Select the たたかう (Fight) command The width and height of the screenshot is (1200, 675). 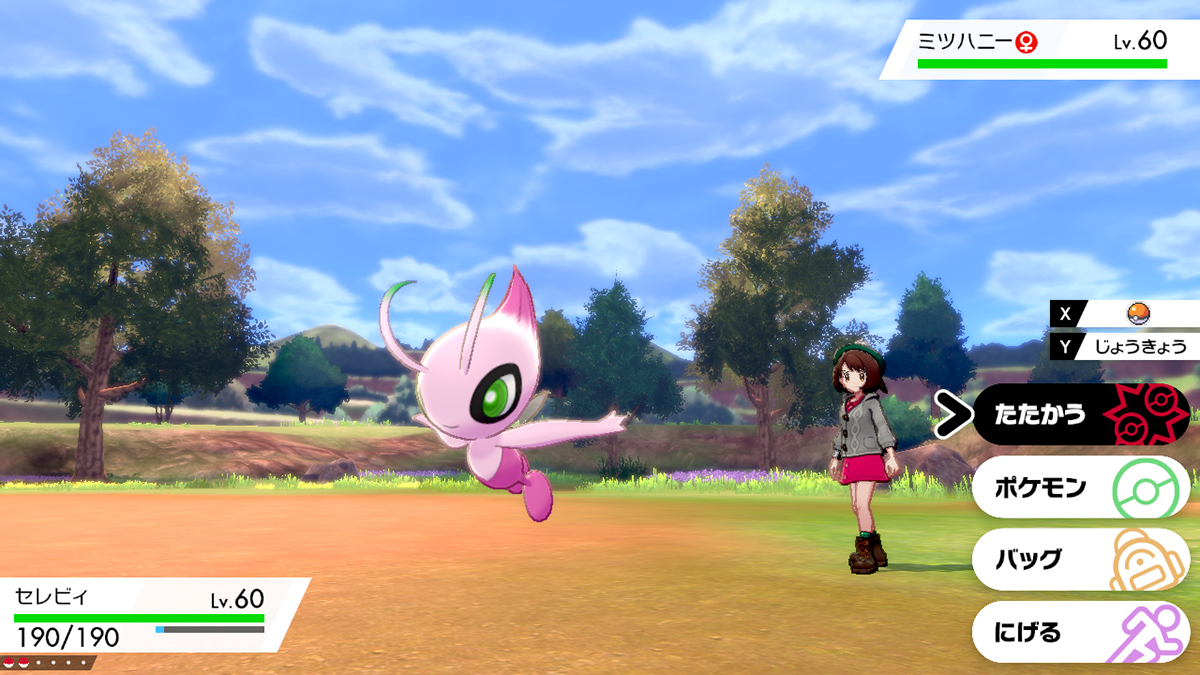coord(1080,414)
